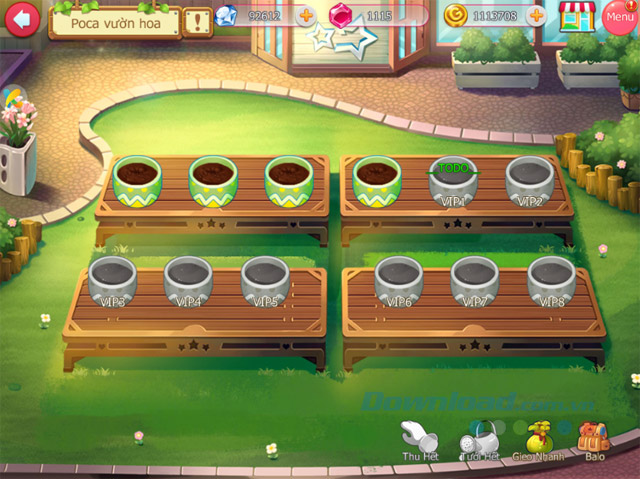Select the VIP2 flower pot
Viewport: 640px width, 479px height.
click(530, 180)
